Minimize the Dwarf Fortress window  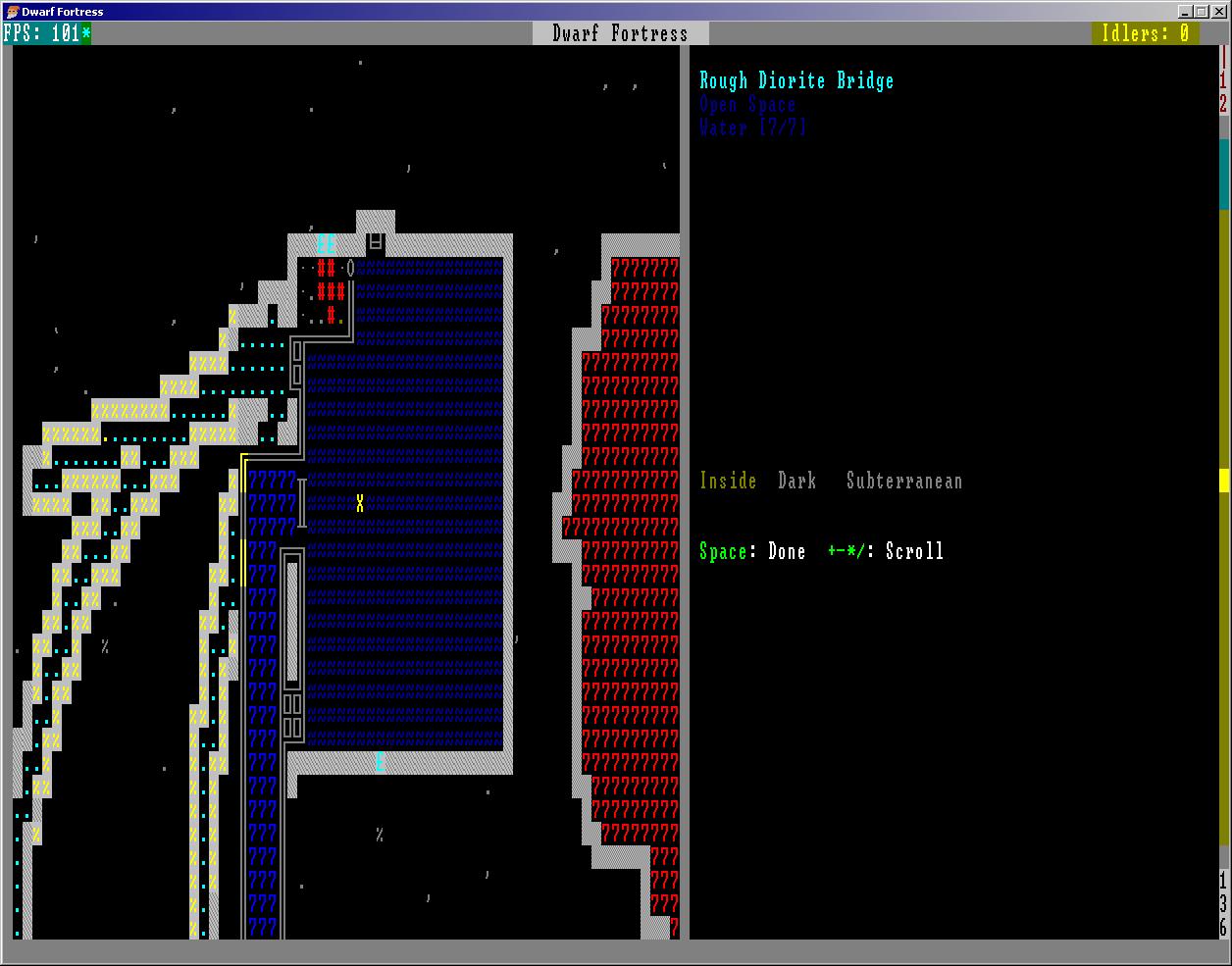point(1186,12)
